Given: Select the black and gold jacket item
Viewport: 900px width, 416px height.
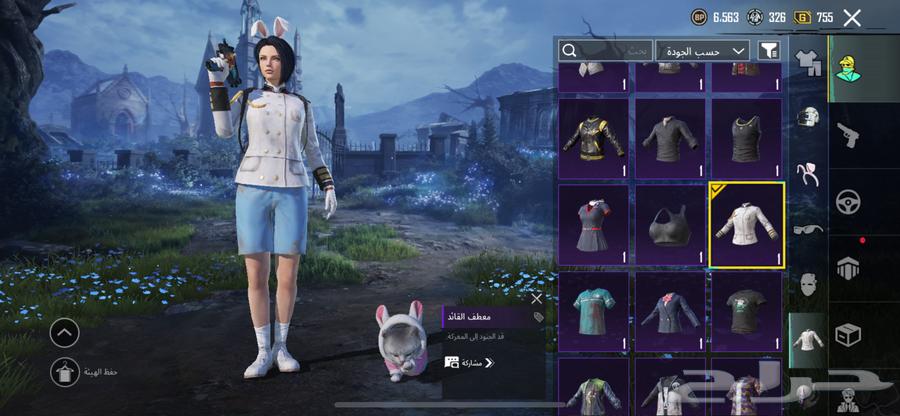Looking at the screenshot, I should pos(593,139).
